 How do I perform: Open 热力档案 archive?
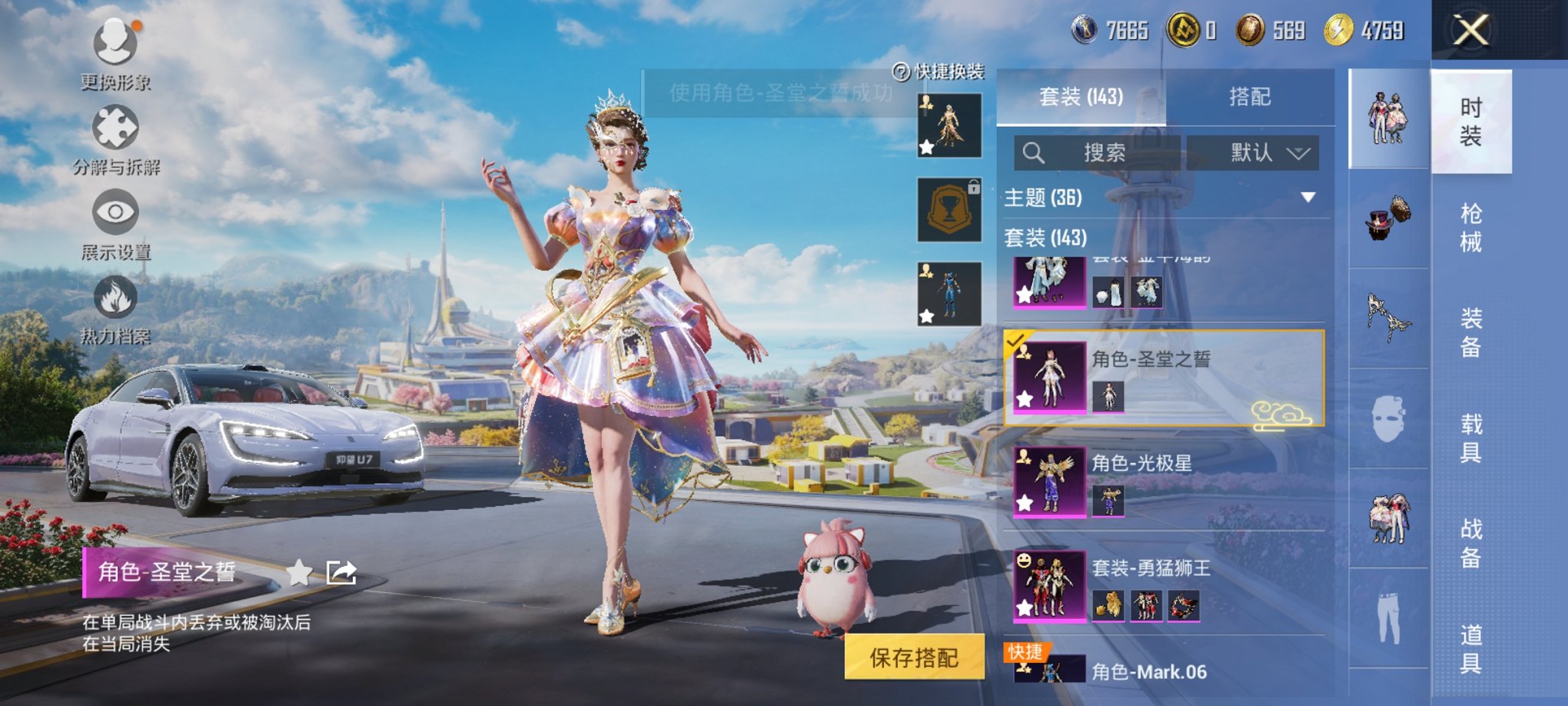(x=115, y=301)
